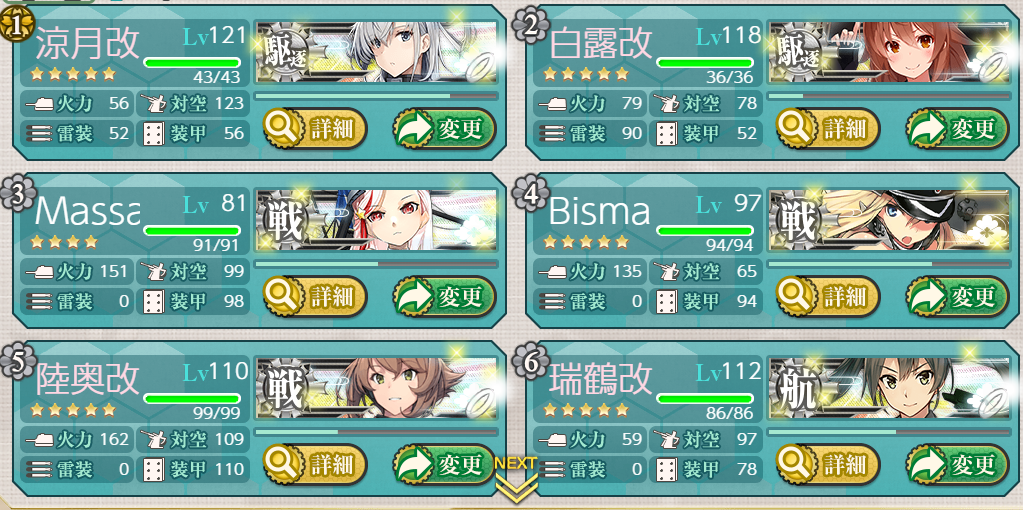Show details for 白露改

click(828, 128)
